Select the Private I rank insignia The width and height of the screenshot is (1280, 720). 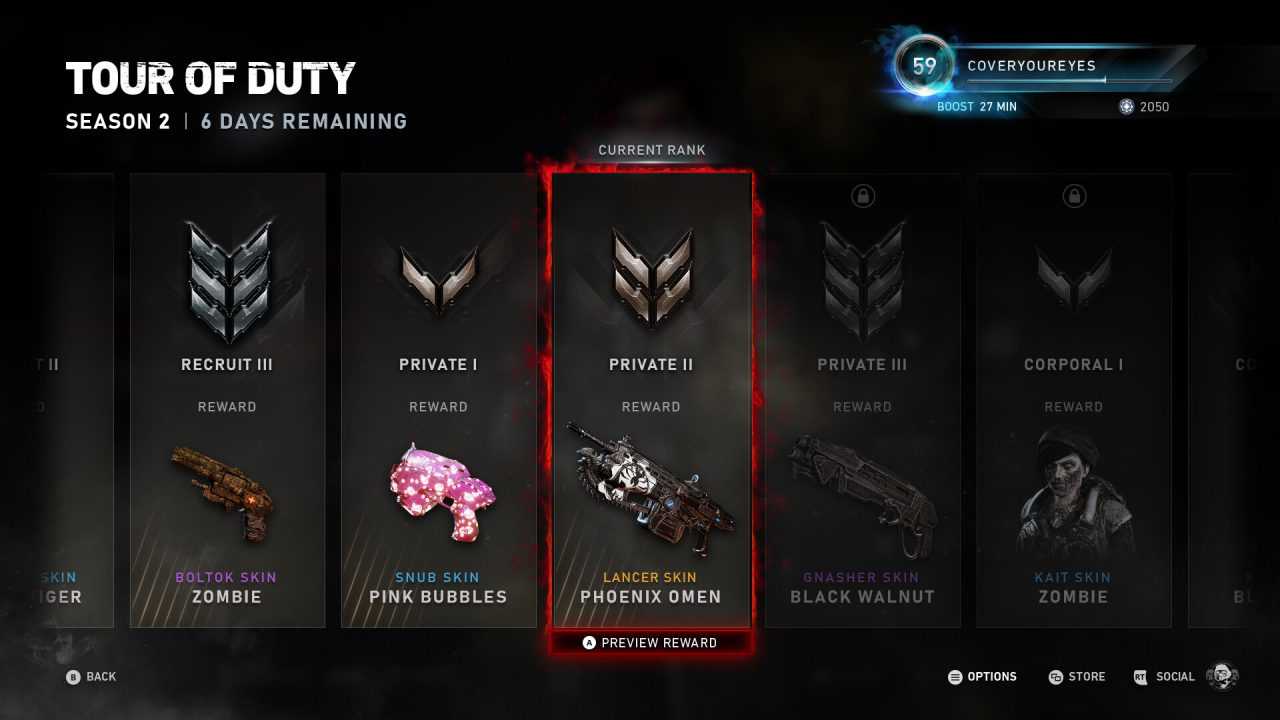438,275
